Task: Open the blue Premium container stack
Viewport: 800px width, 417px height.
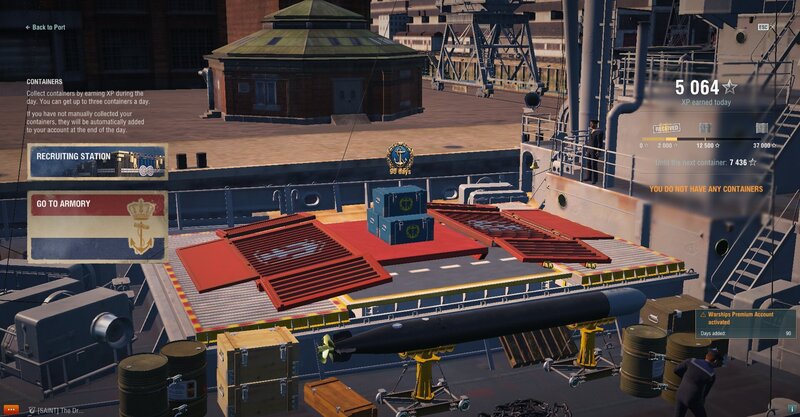Action: tap(400, 212)
